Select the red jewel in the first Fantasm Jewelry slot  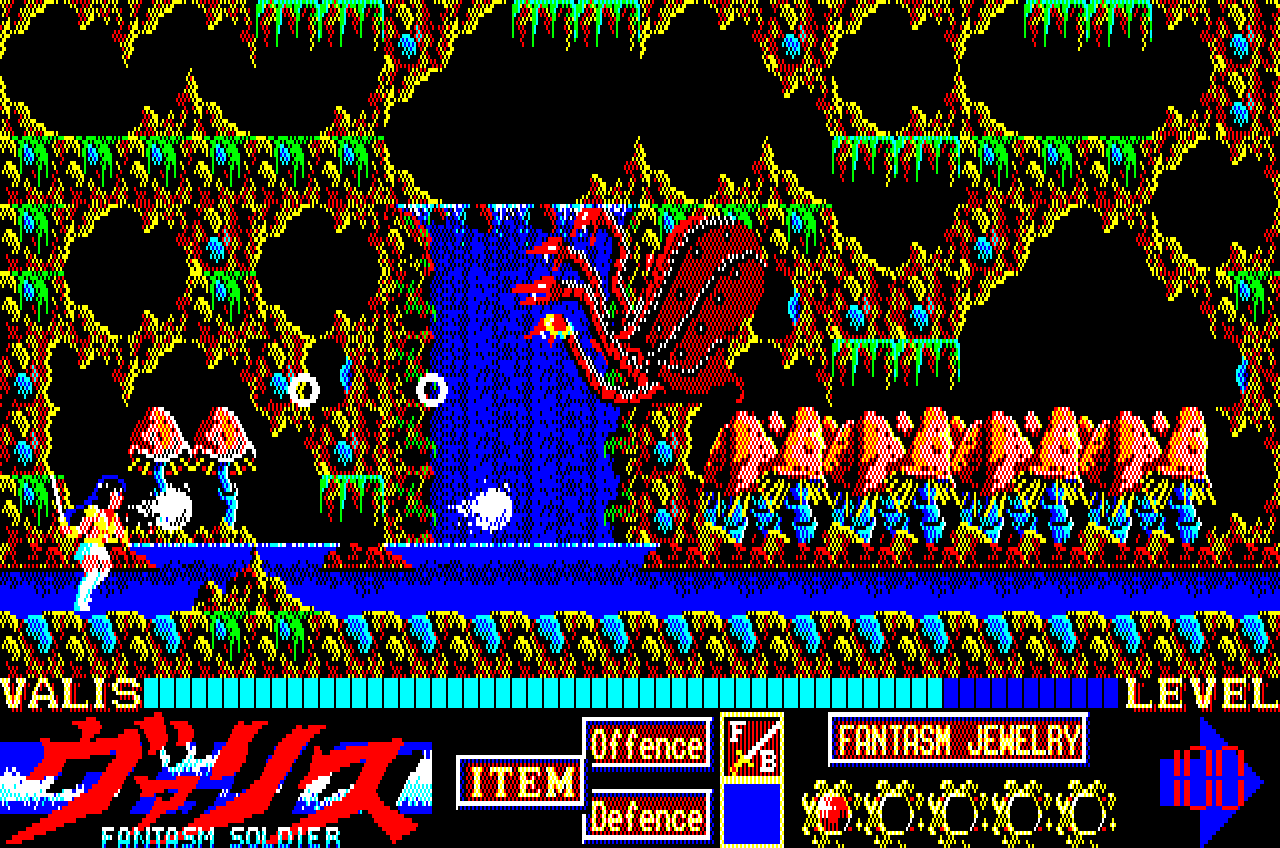click(x=833, y=810)
